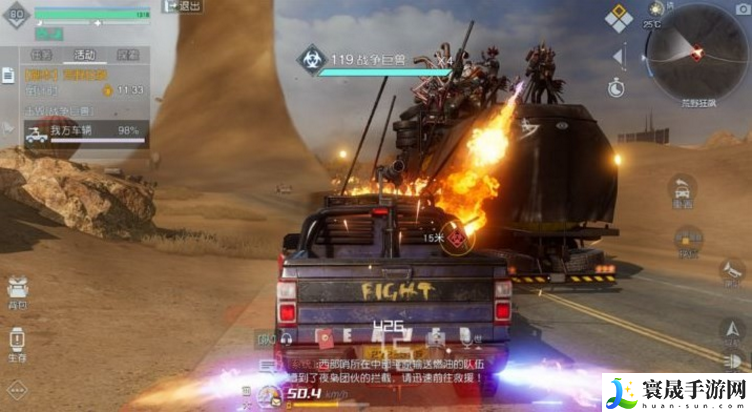
Task: Toggle the headphone voice icon
Action: click(286, 339)
